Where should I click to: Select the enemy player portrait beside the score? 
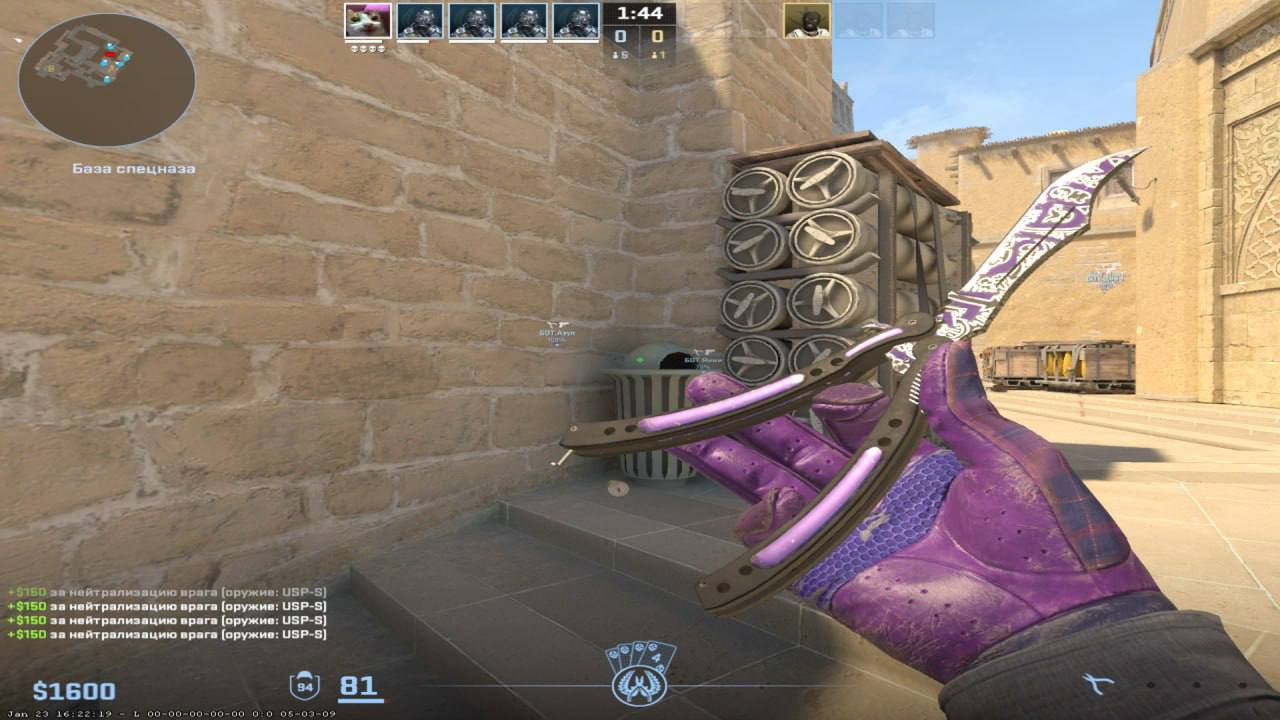806,20
